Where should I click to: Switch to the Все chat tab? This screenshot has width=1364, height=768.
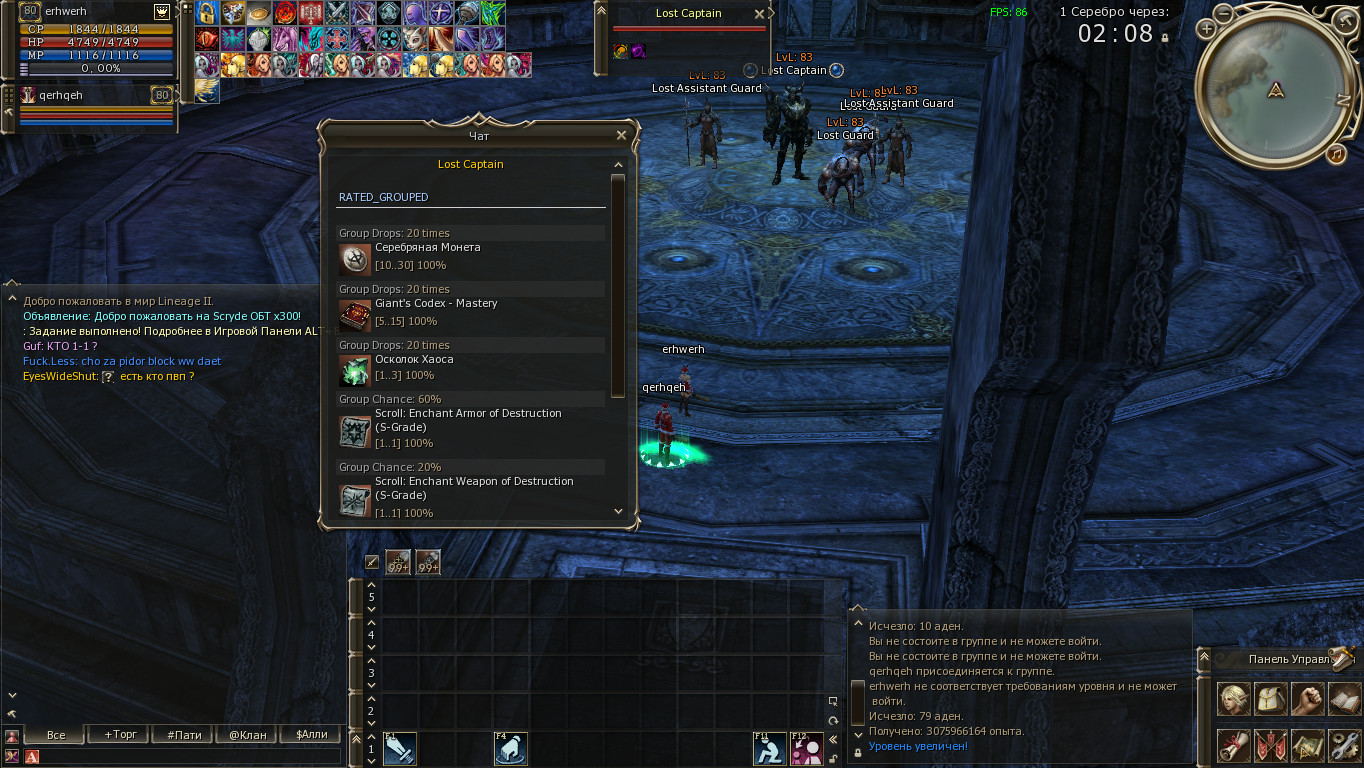pos(56,734)
